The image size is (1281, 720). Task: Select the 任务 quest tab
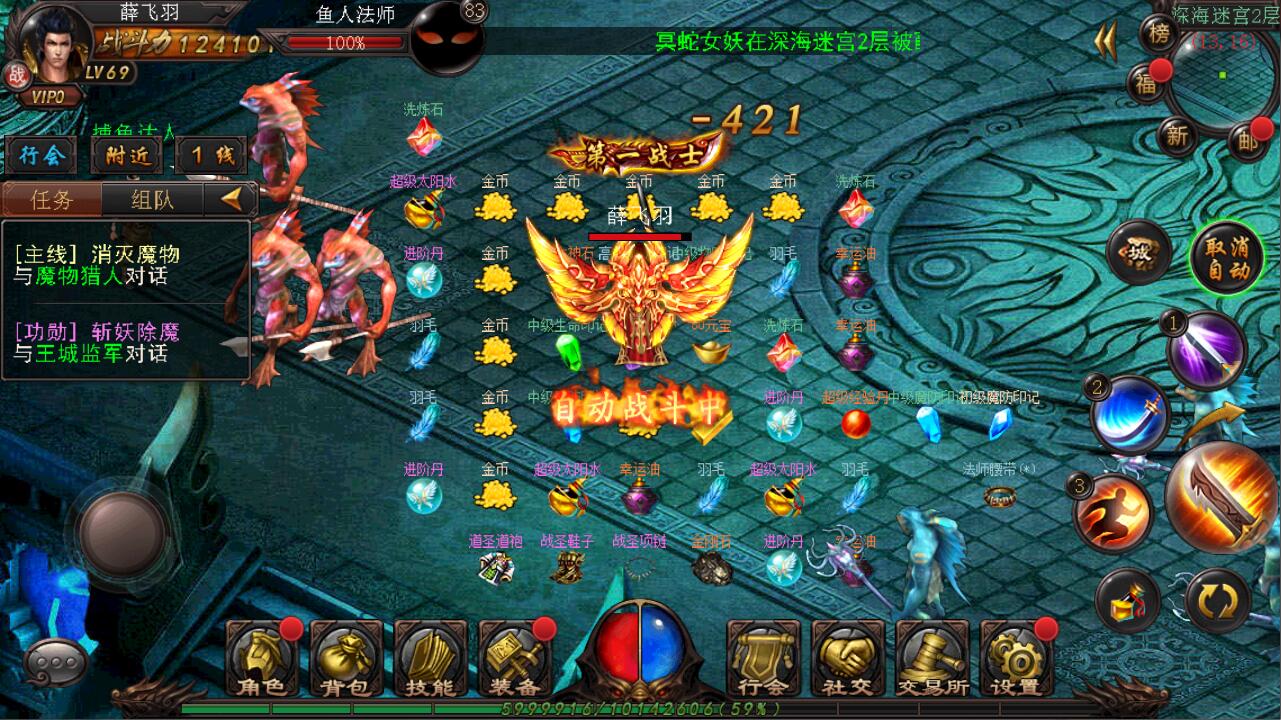click(x=52, y=200)
